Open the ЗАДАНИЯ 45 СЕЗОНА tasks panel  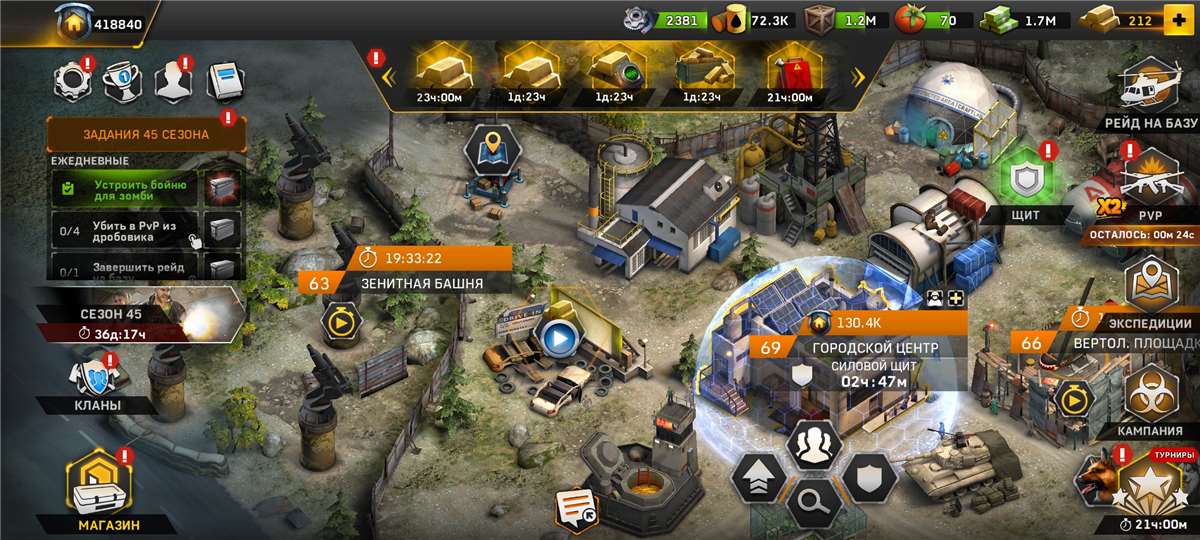146,134
